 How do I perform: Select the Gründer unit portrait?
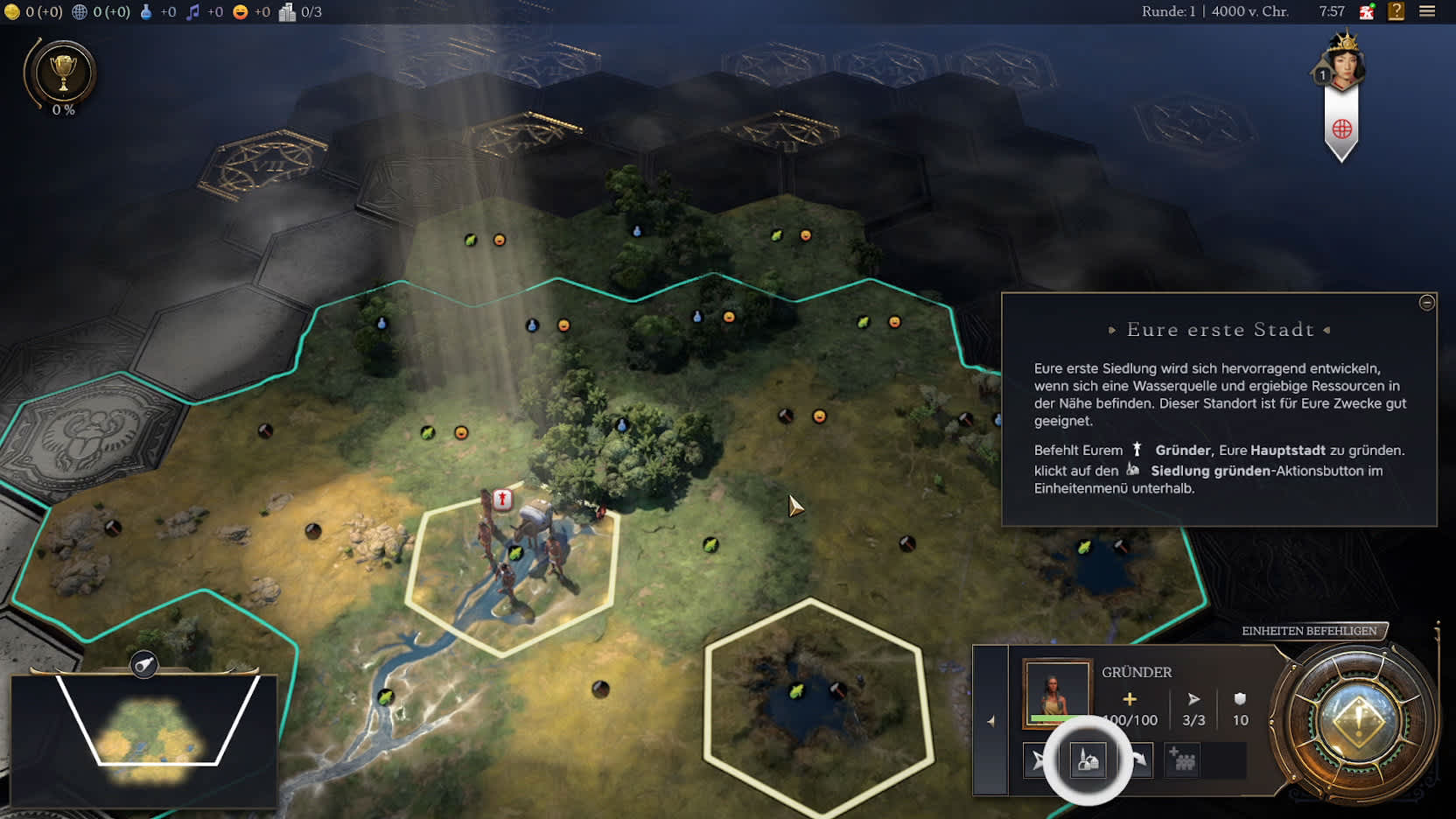click(x=1057, y=693)
